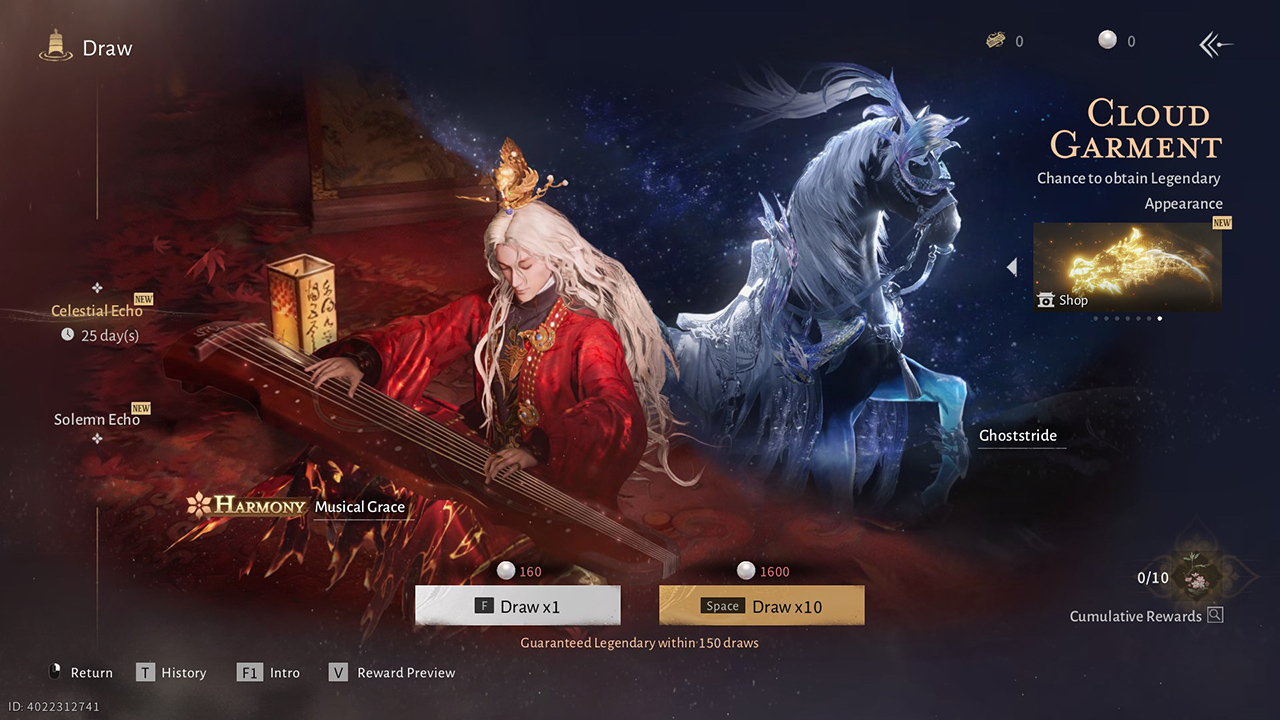Go back using the top-right arrow
The height and width of the screenshot is (720, 1280).
(1215, 44)
